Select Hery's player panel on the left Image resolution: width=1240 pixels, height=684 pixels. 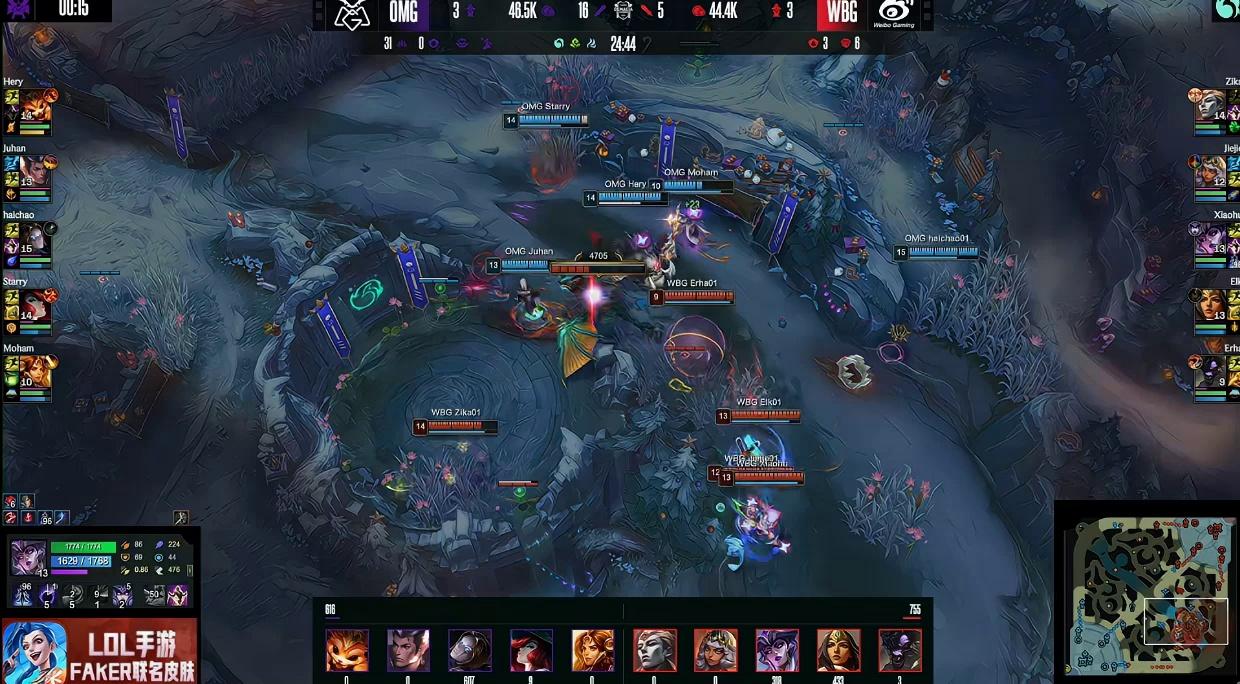(27, 112)
